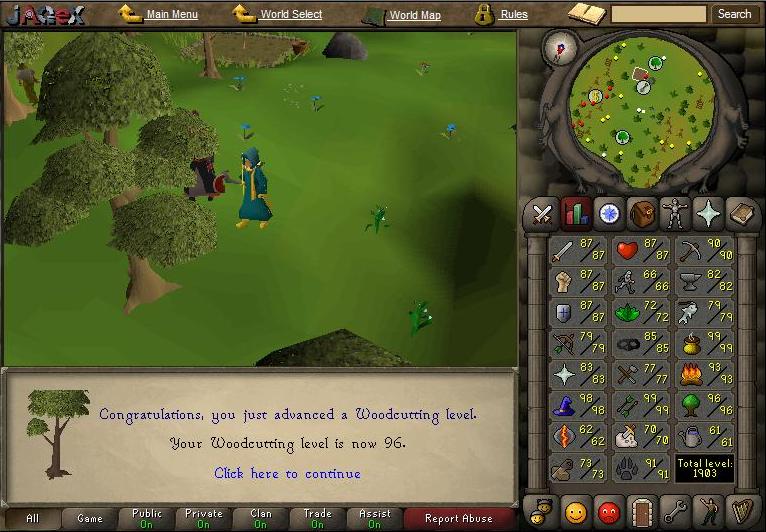Switch to the Game chat tab
Screen dimensions: 766x532
[x=89, y=519]
